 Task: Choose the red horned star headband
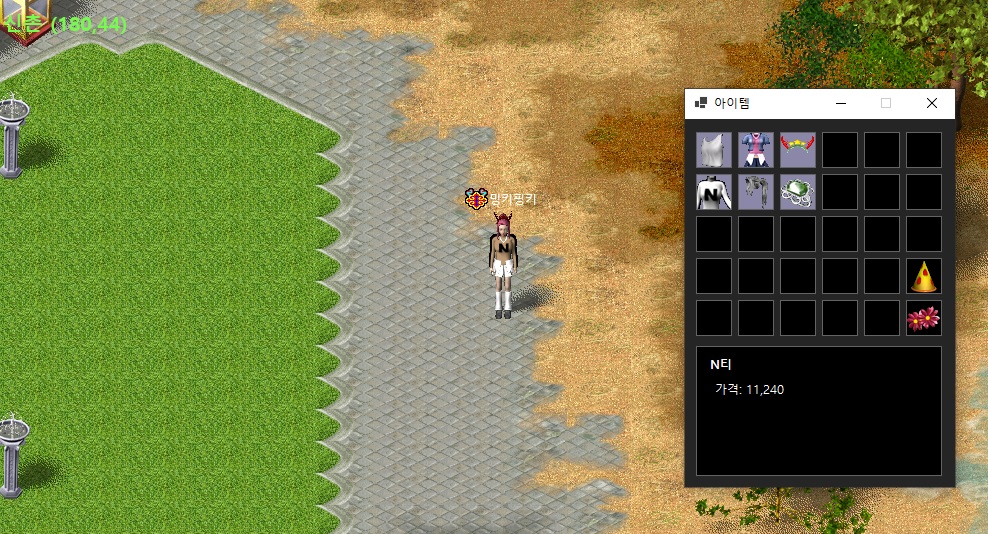click(x=798, y=150)
